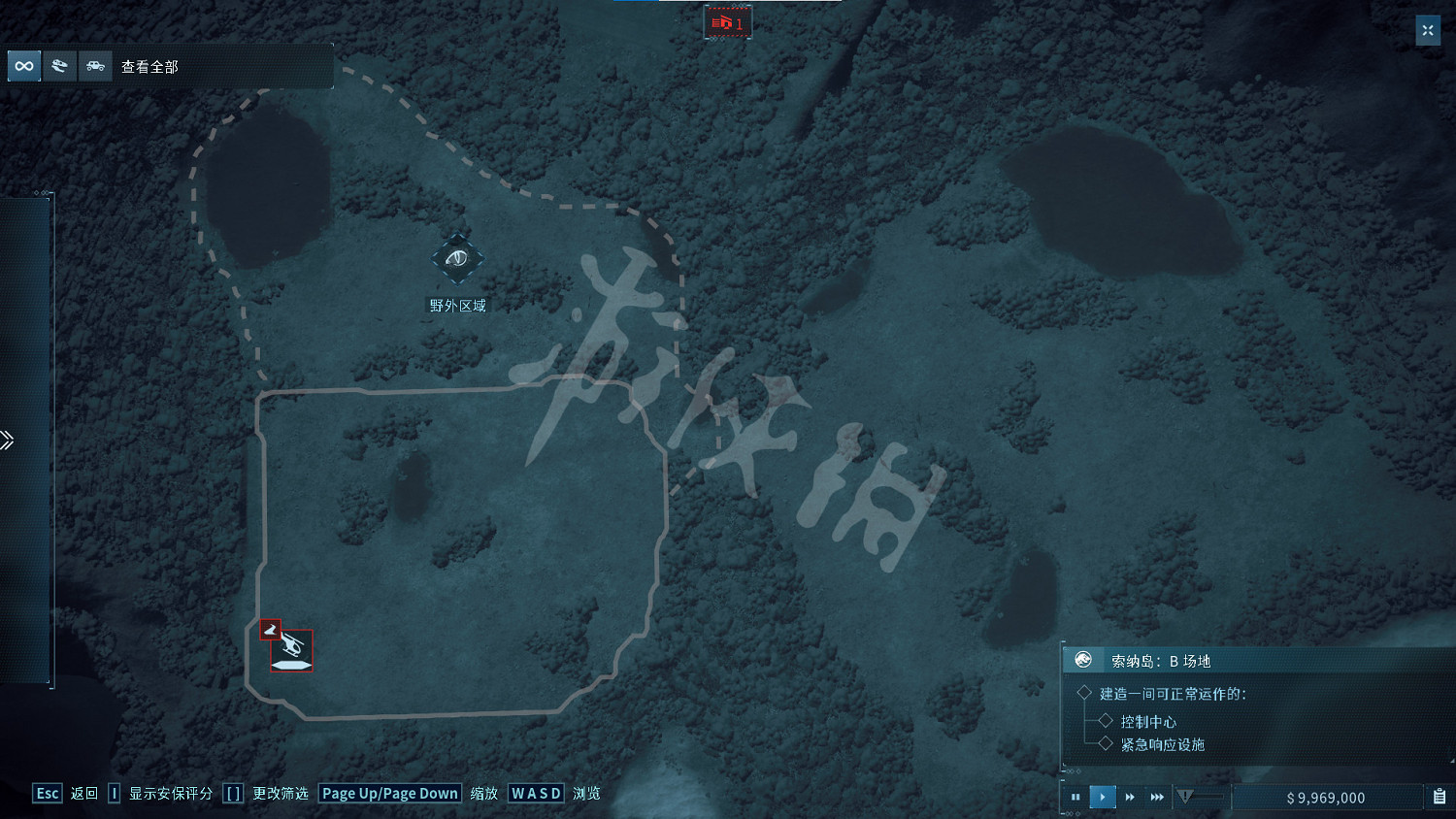Viewport: 1456px width, 819px height.
Task: Switch to the 查看全部 tab
Action: (149, 66)
